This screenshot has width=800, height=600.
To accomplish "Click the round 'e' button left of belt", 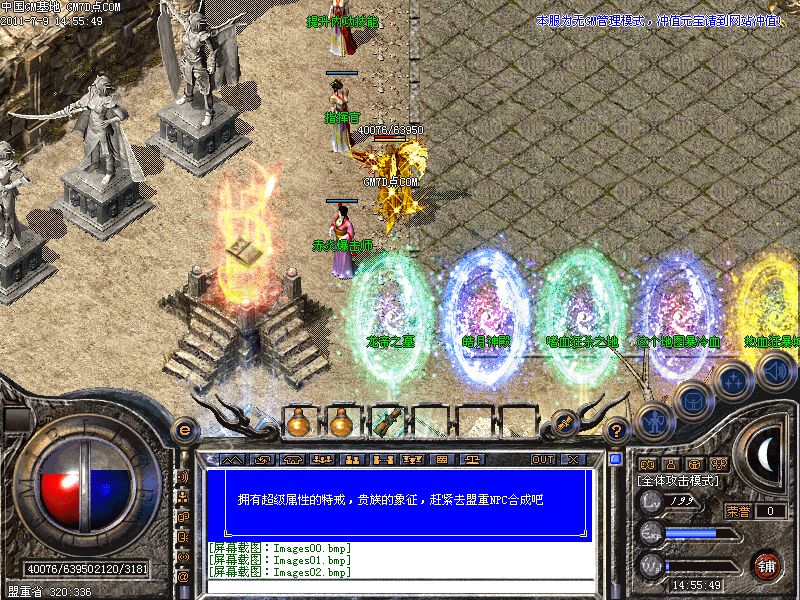I will (183, 428).
